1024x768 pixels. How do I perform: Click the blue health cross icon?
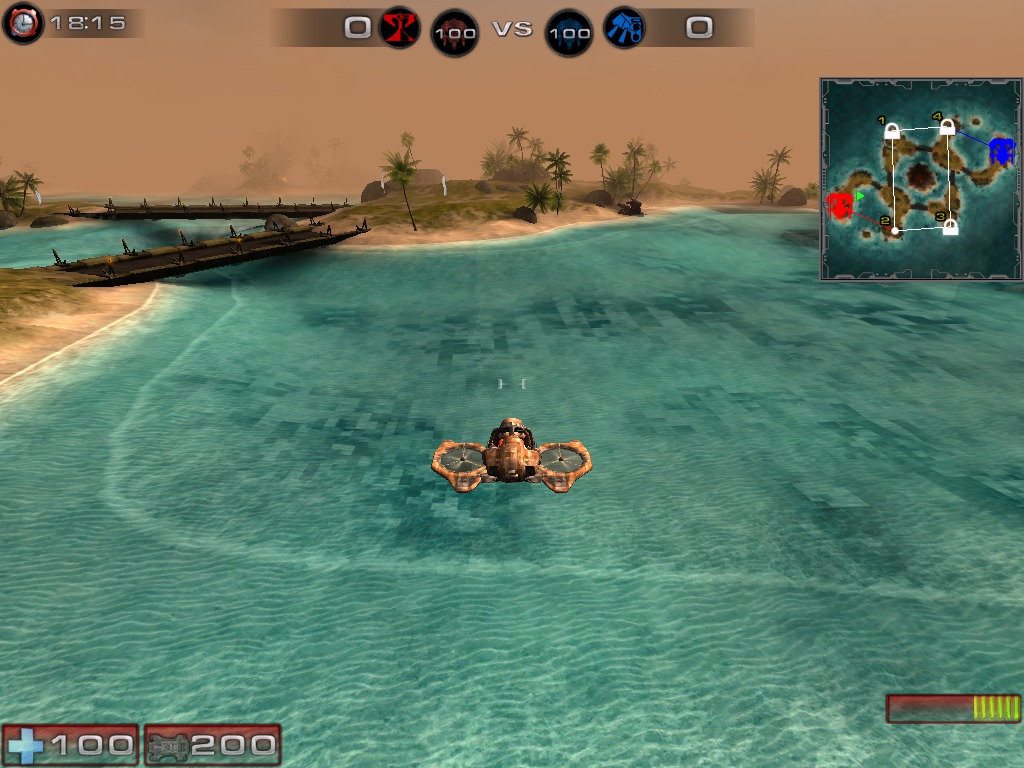[25, 745]
